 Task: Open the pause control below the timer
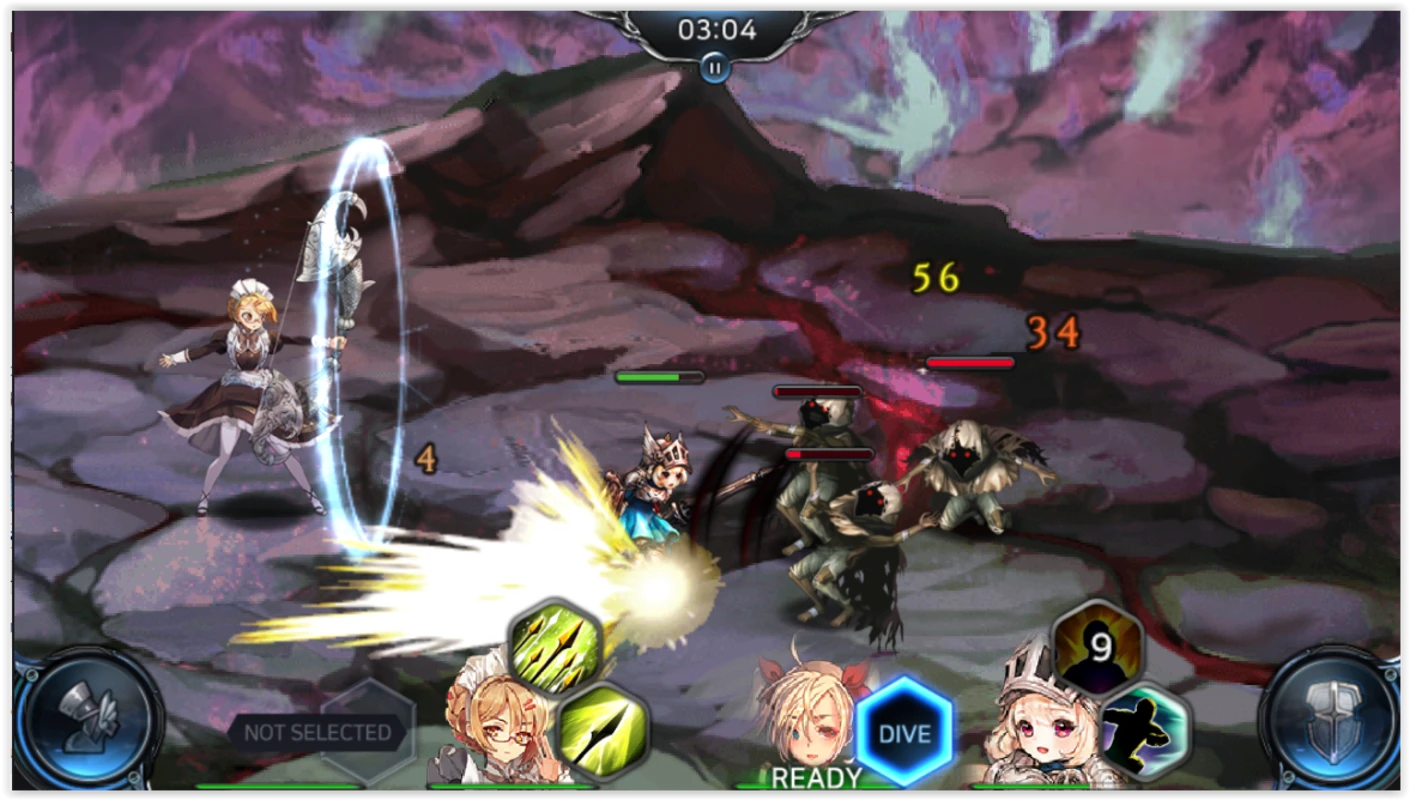pos(713,68)
